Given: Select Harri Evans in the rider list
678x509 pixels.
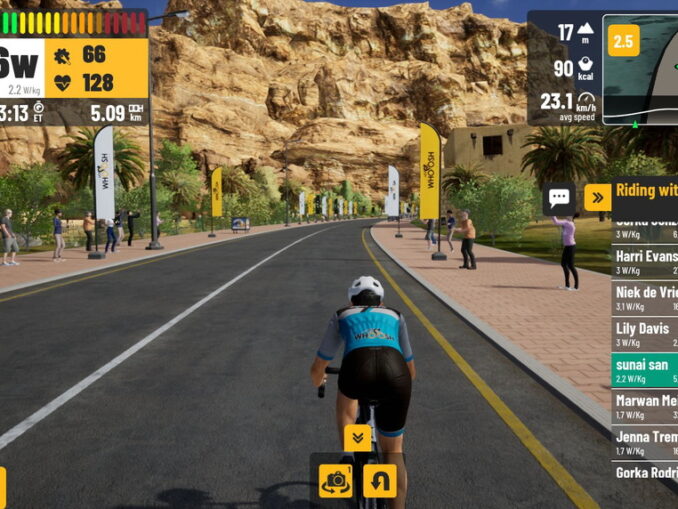Looking at the screenshot, I should pyautogui.click(x=645, y=262).
